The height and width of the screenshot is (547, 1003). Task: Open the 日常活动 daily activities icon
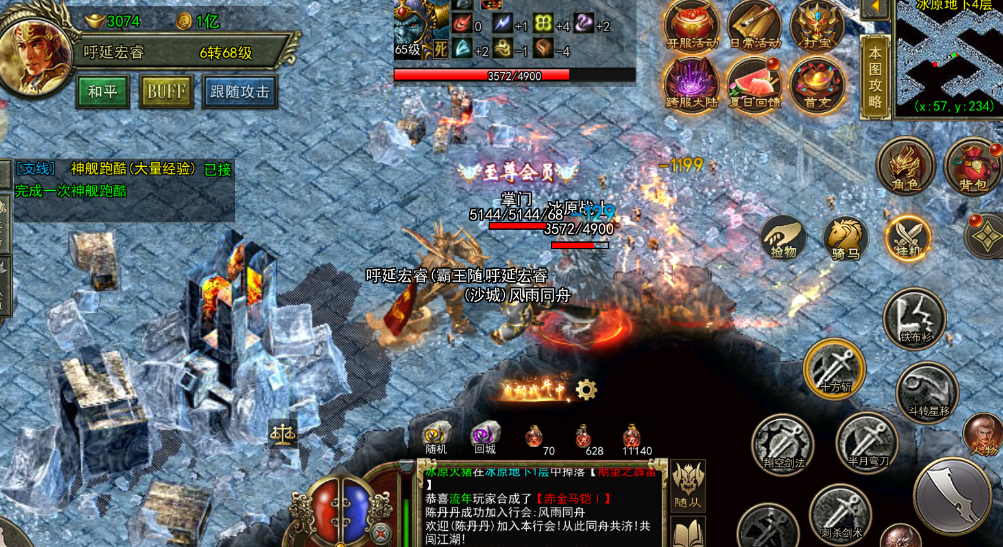click(x=755, y=26)
